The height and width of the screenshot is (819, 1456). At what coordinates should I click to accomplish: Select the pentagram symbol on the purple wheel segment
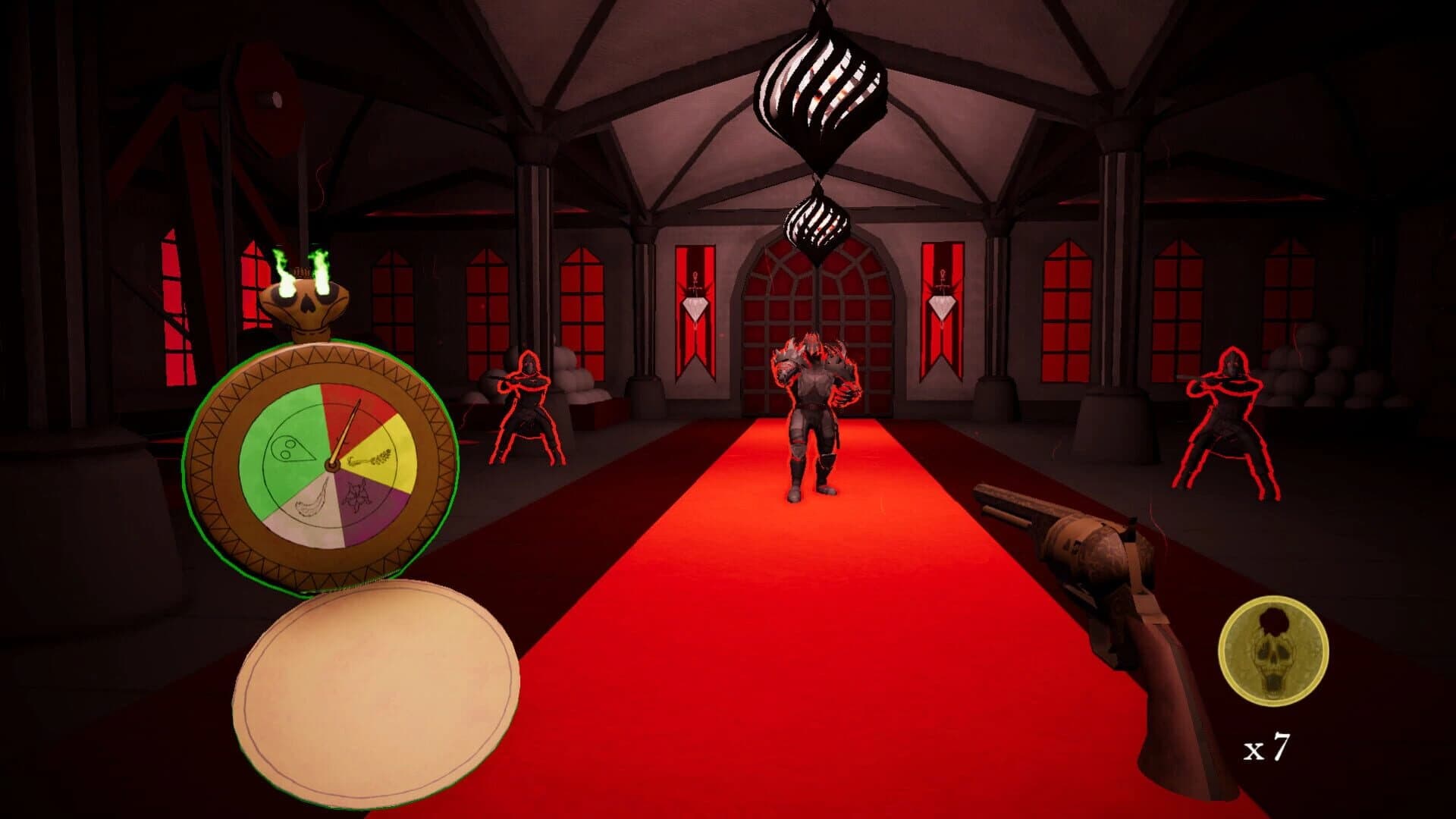tap(357, 494)
